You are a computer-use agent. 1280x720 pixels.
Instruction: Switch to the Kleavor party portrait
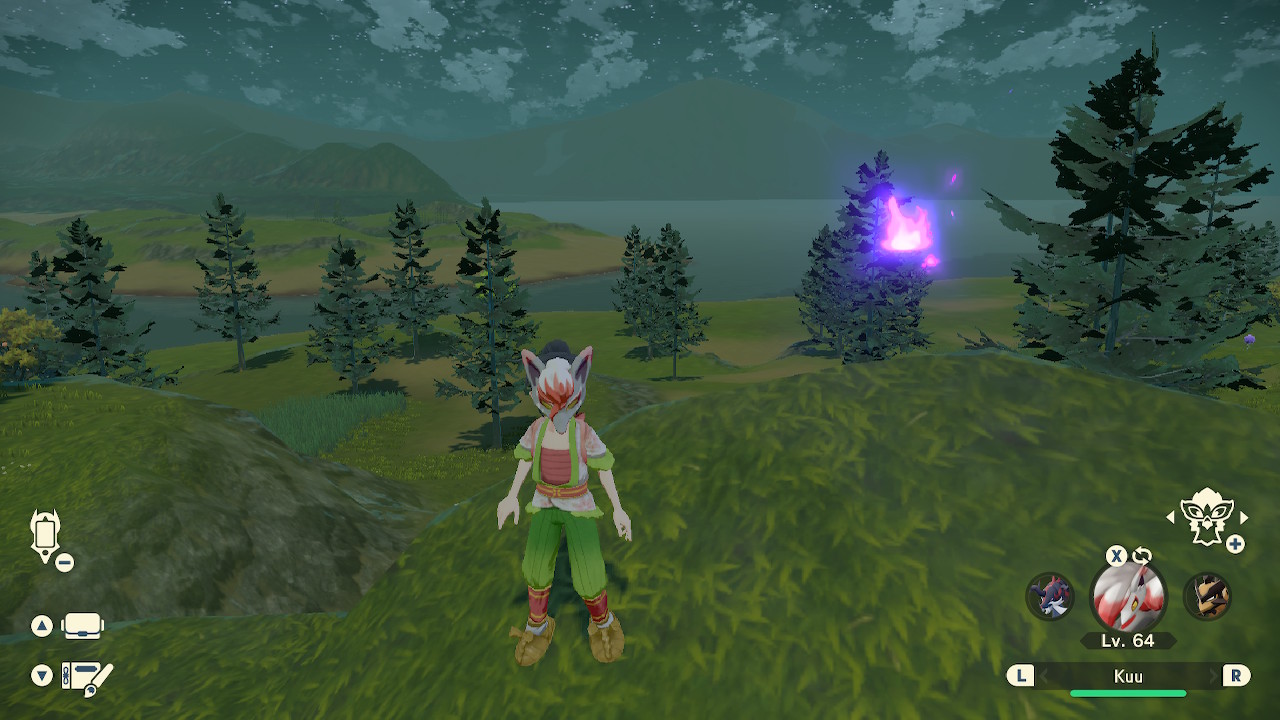[x=1206, y=596]
